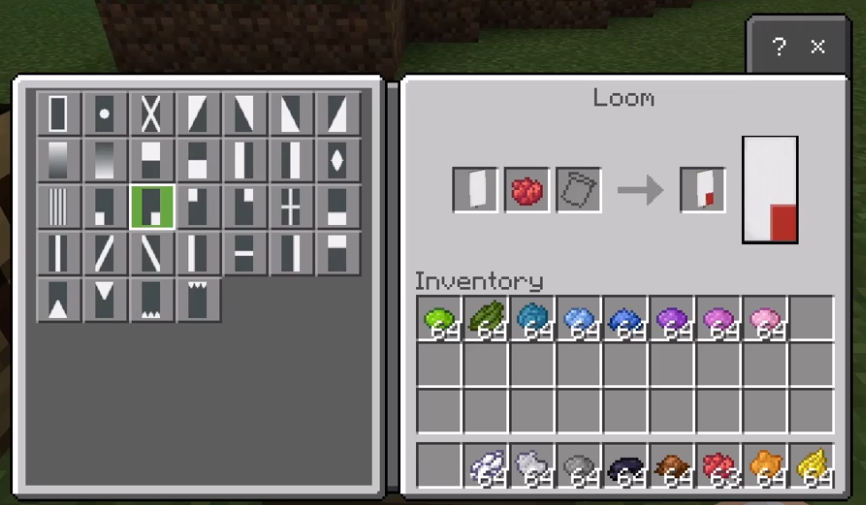
Task: Close the Loom window
Action: point(818,46)
